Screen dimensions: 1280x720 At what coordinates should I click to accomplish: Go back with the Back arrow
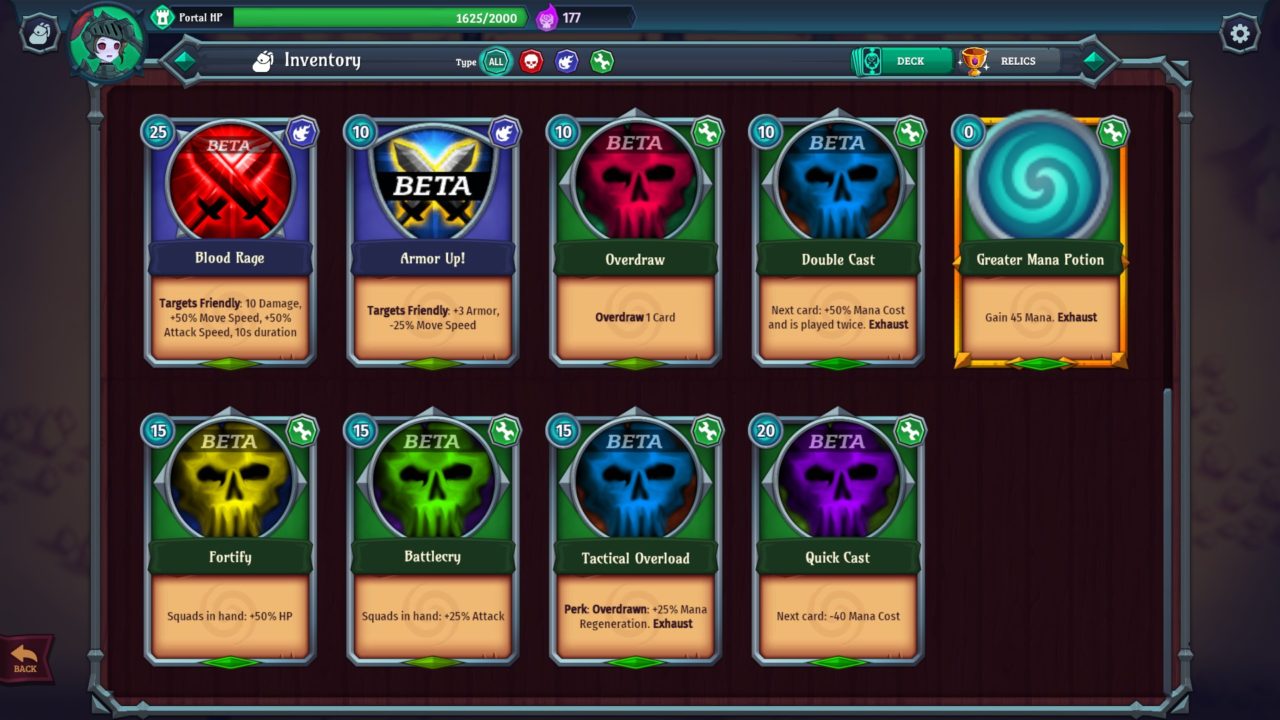coord(25,659)
